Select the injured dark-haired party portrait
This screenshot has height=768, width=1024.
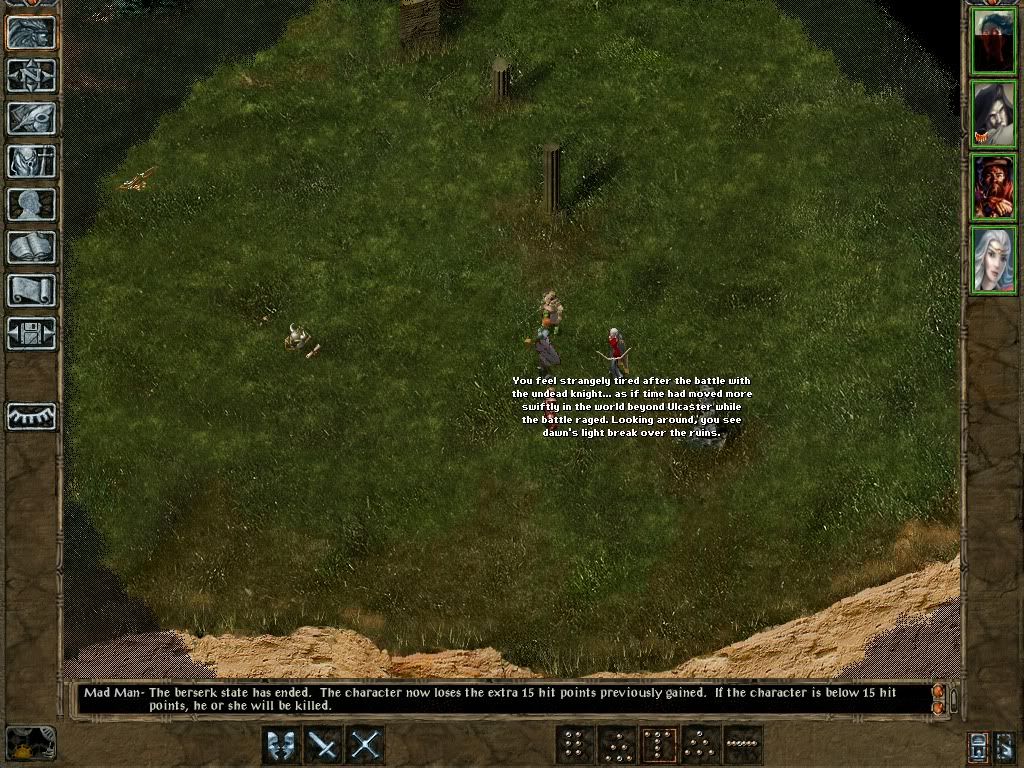(993, 41)
